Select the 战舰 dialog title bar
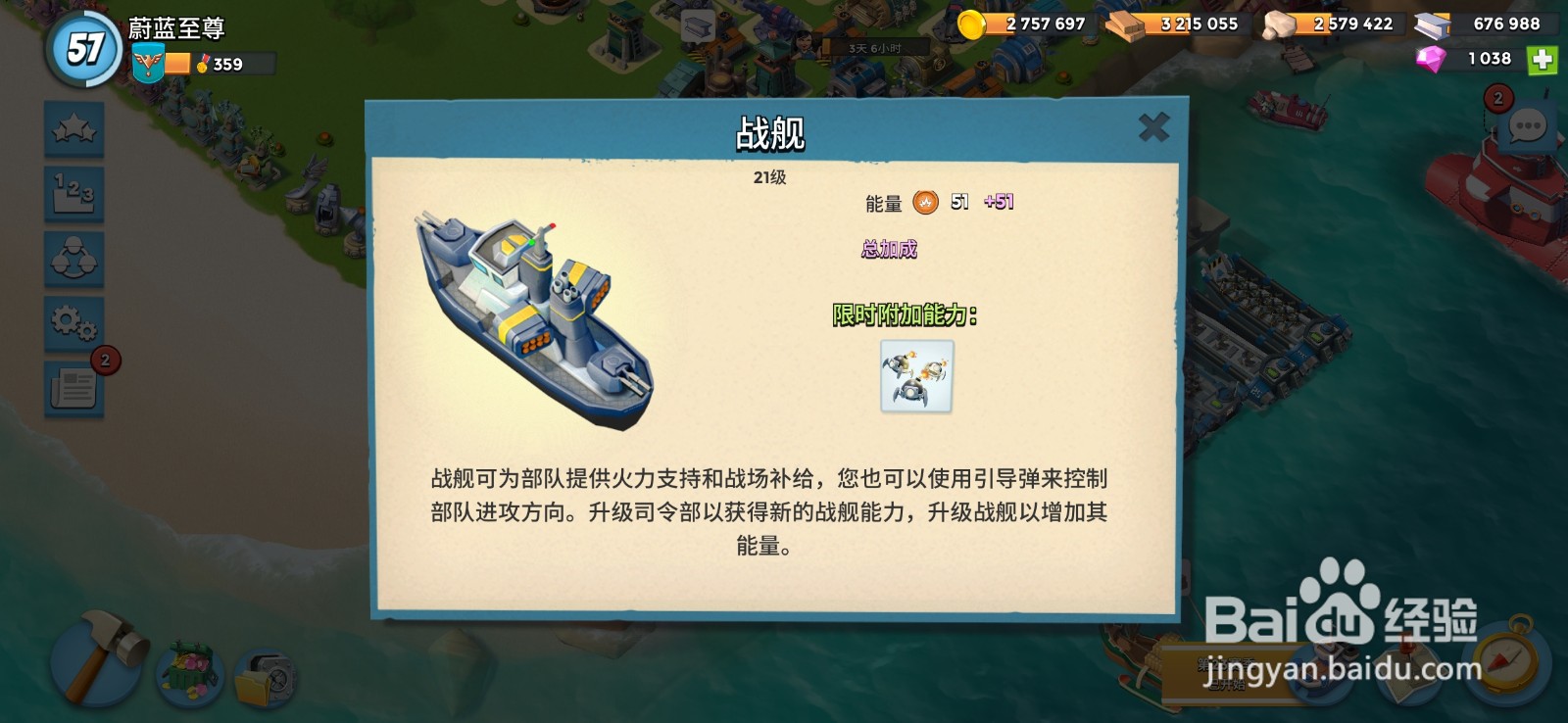The height and width of the screenshot is (723, 1568). [x=770, y=131]
